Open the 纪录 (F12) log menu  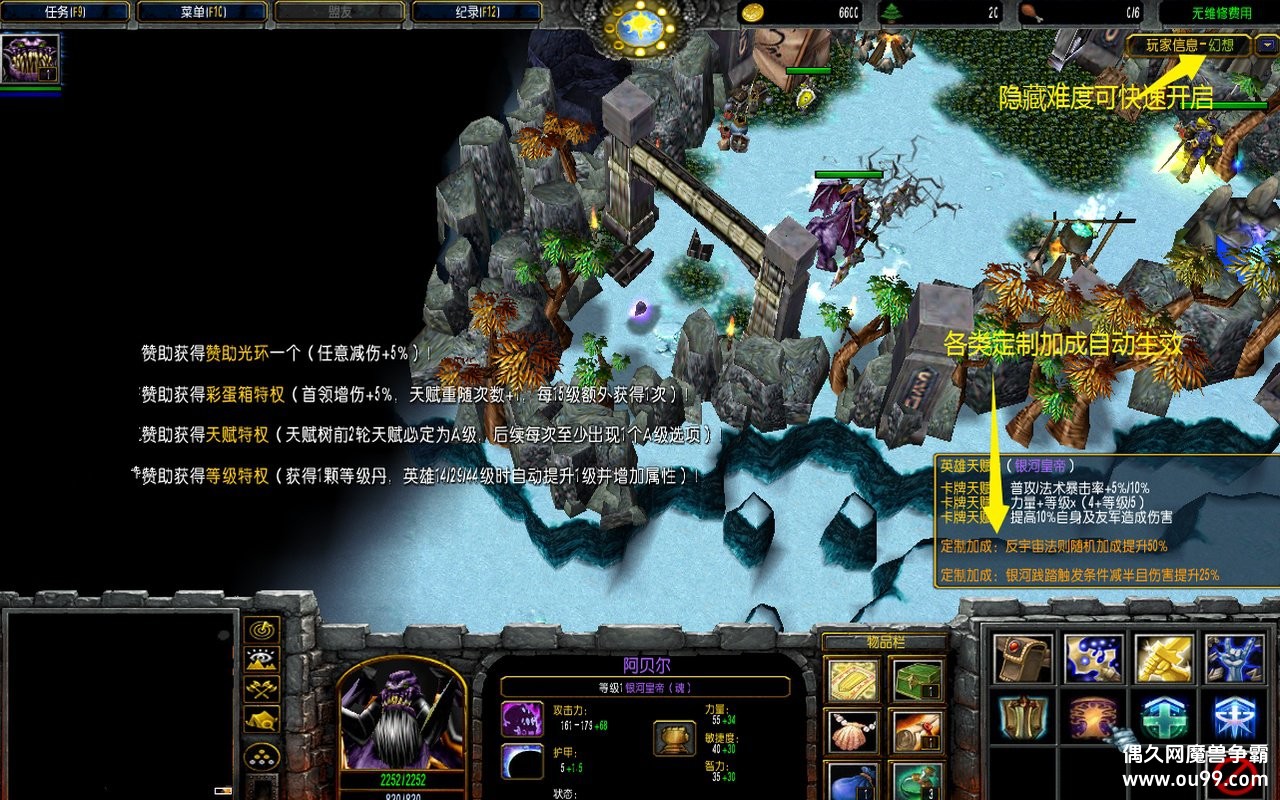[x=476, y=12]
